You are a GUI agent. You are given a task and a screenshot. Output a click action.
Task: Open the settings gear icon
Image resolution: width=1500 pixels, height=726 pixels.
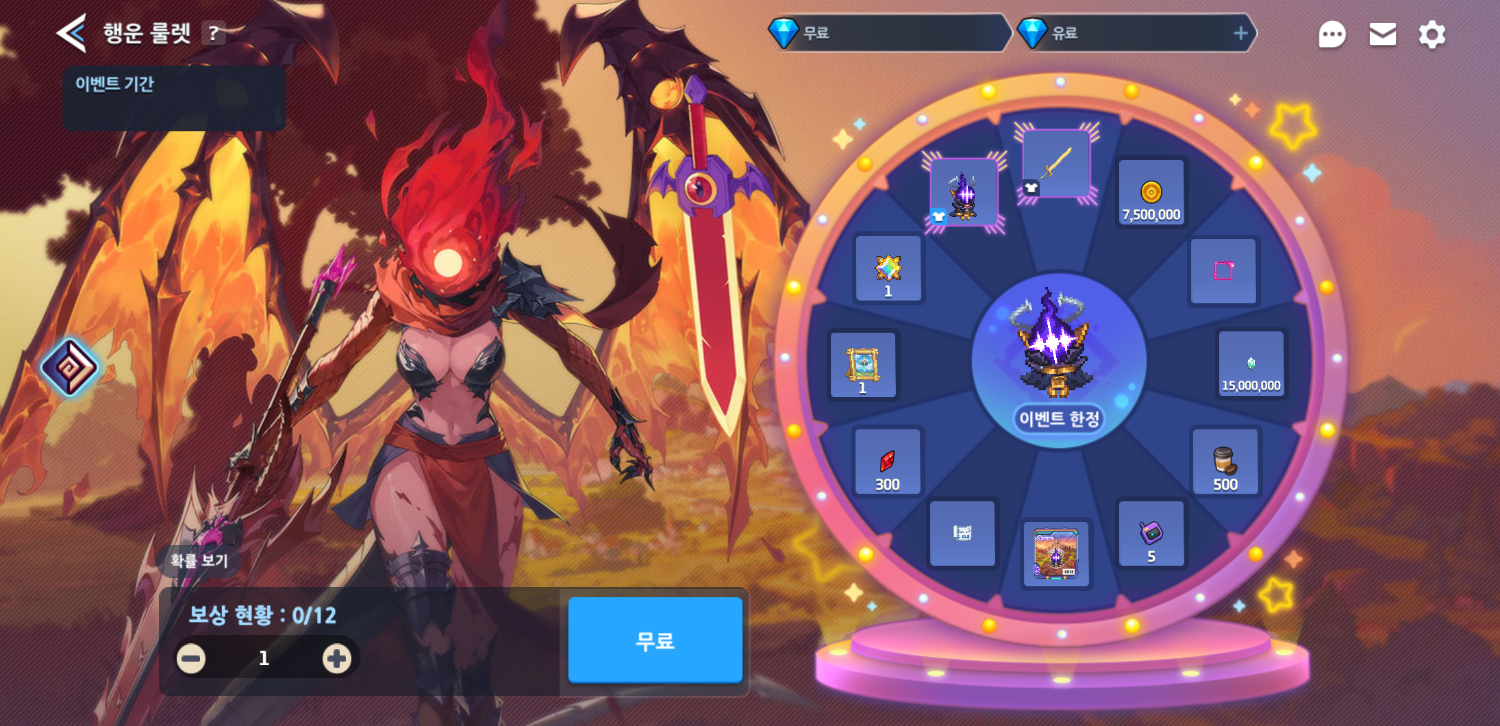(x=1432, y=34)
